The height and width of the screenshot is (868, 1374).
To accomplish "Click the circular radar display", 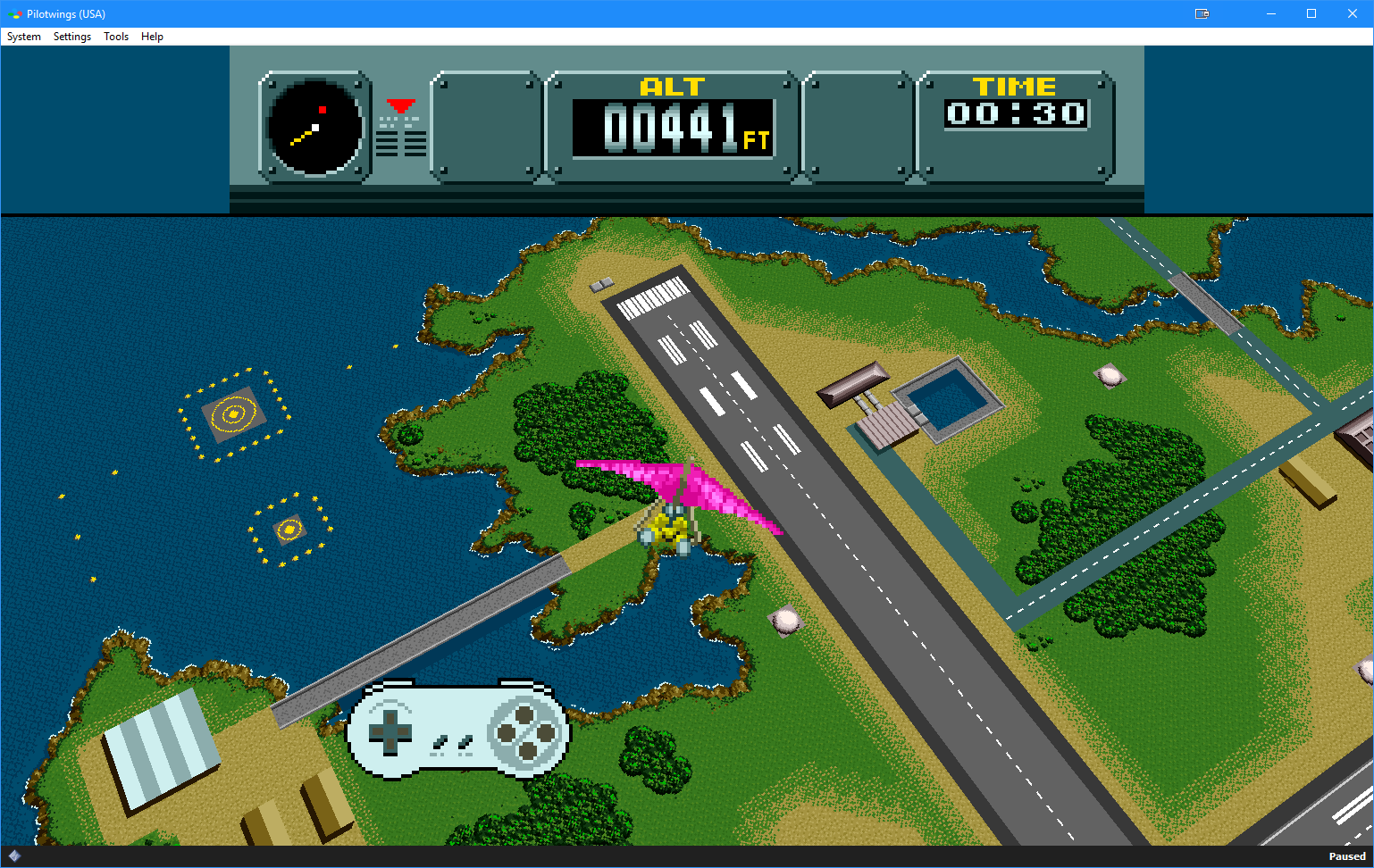I will point(315,127).
